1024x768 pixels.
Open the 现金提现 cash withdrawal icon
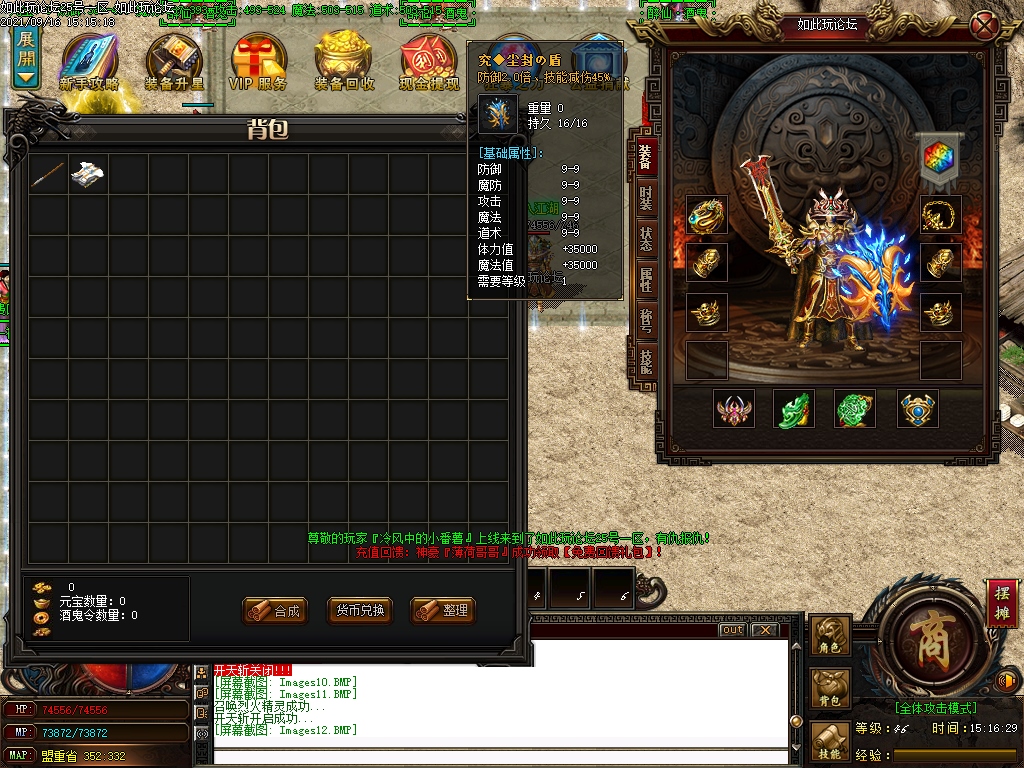pyautogui.click(x=428, y=62)
